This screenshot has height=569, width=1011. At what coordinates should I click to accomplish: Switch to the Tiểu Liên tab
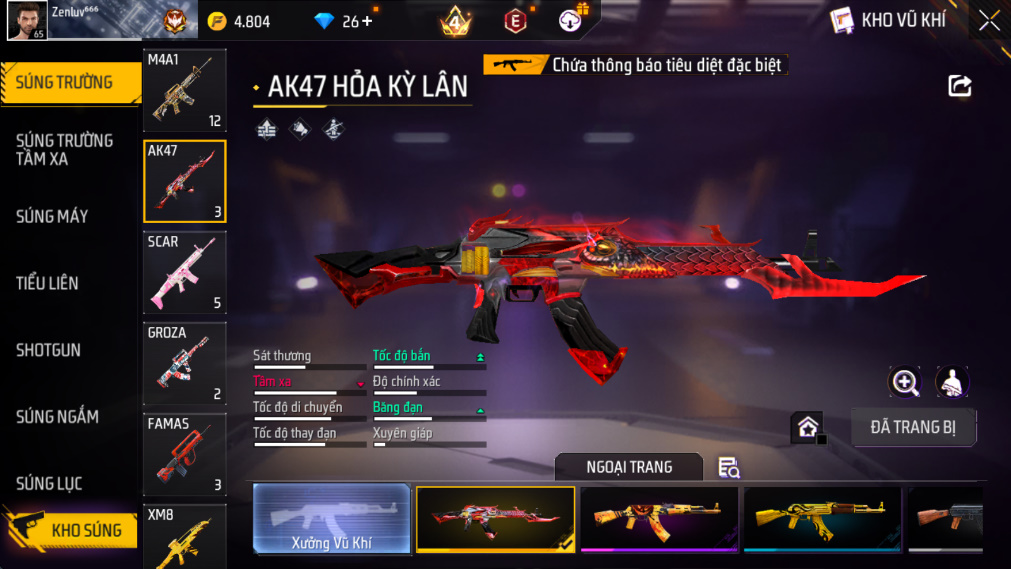(48, 284)
